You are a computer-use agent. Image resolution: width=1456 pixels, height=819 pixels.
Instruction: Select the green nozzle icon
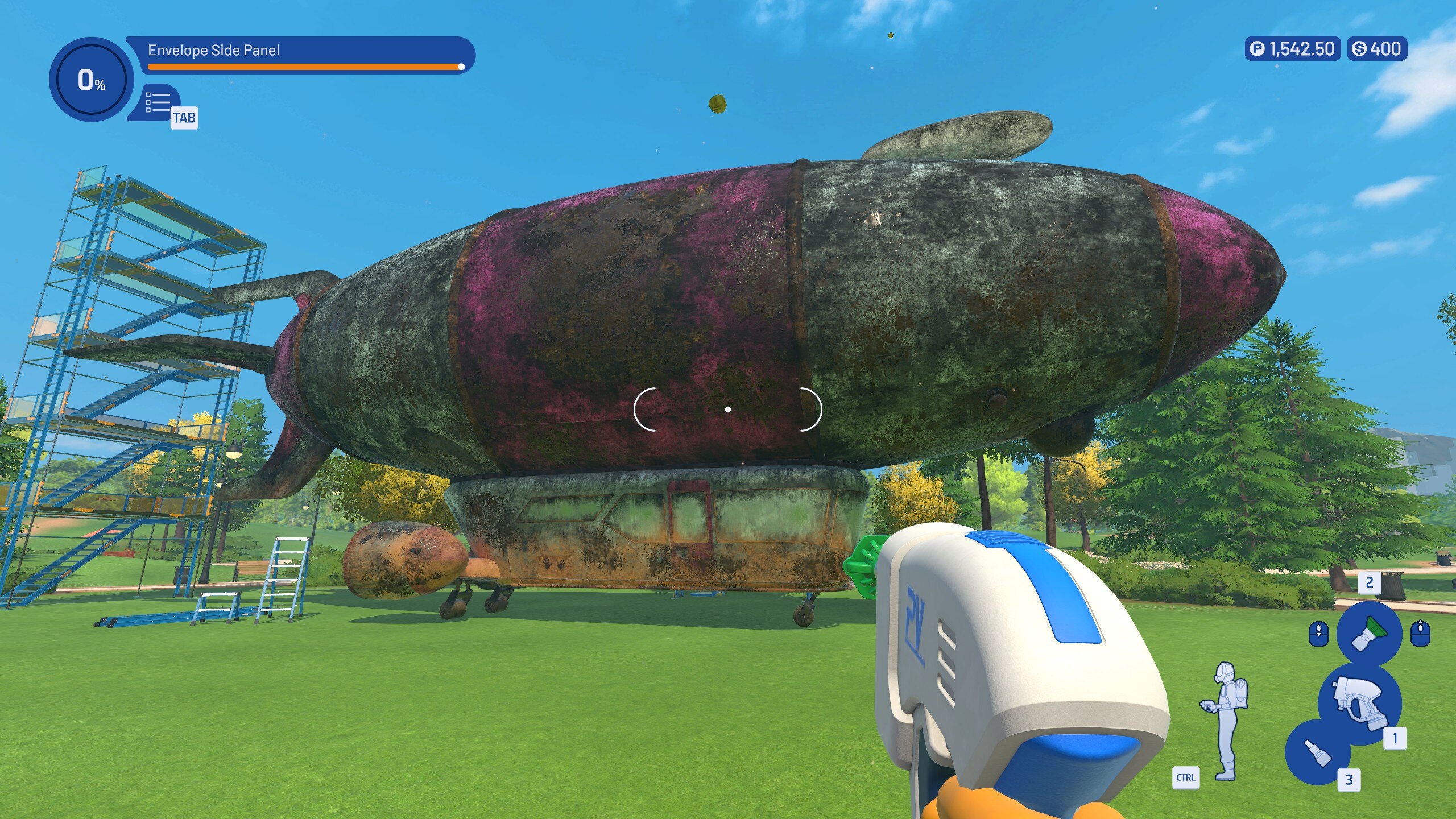tap(1368, 633)
